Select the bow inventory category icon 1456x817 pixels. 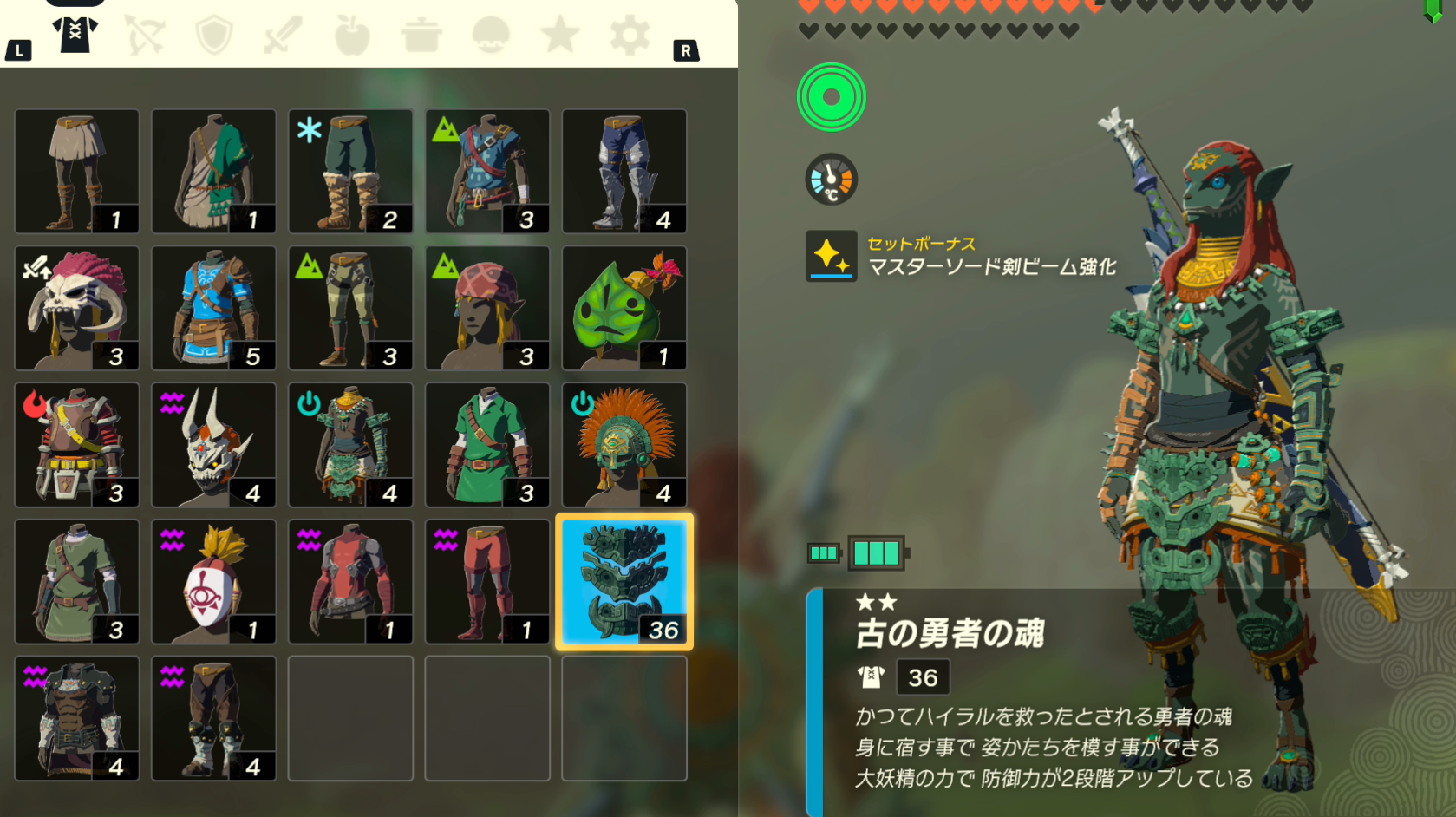click(x=144, y=33)
